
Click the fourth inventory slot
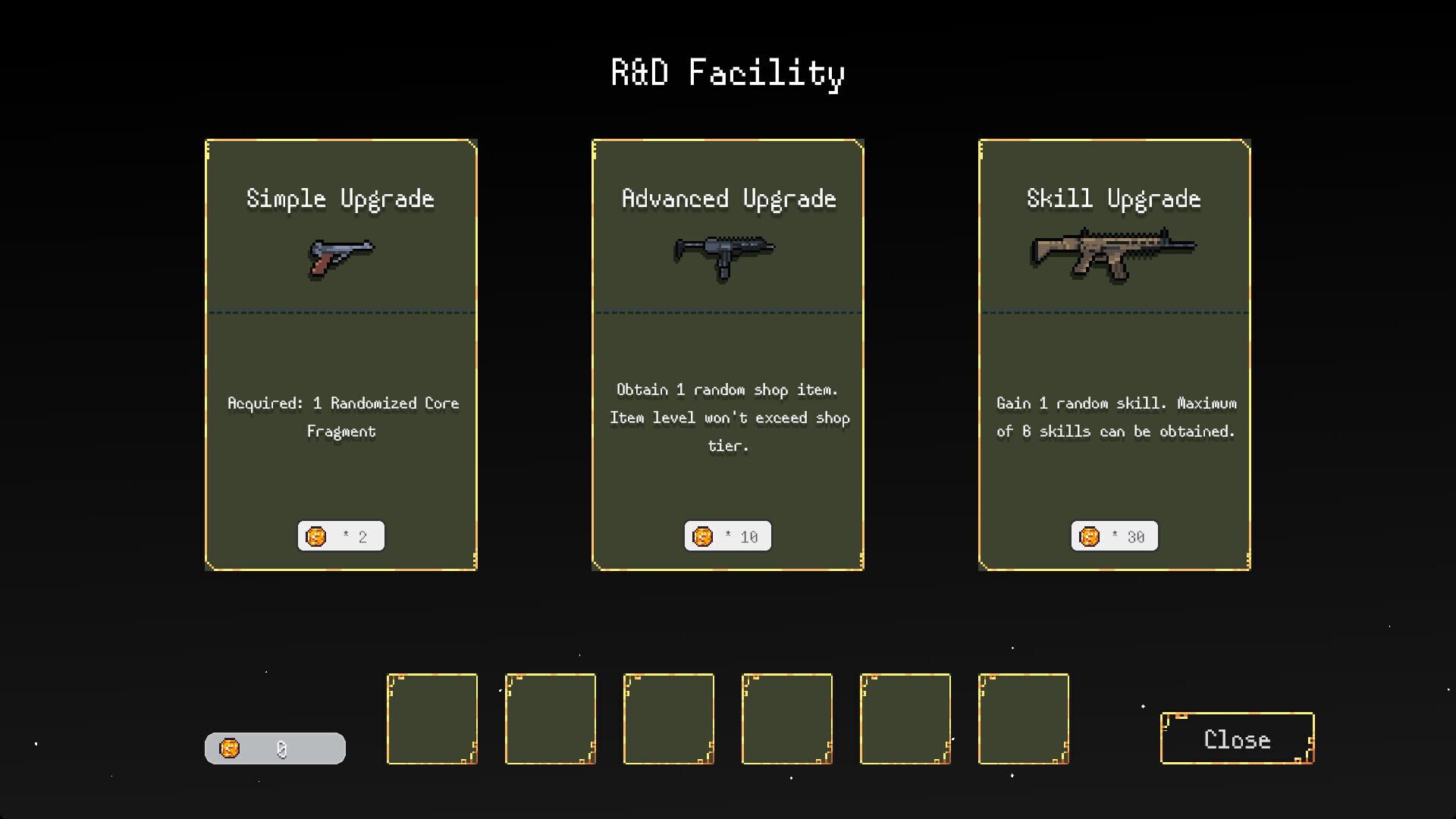point(787,718)
